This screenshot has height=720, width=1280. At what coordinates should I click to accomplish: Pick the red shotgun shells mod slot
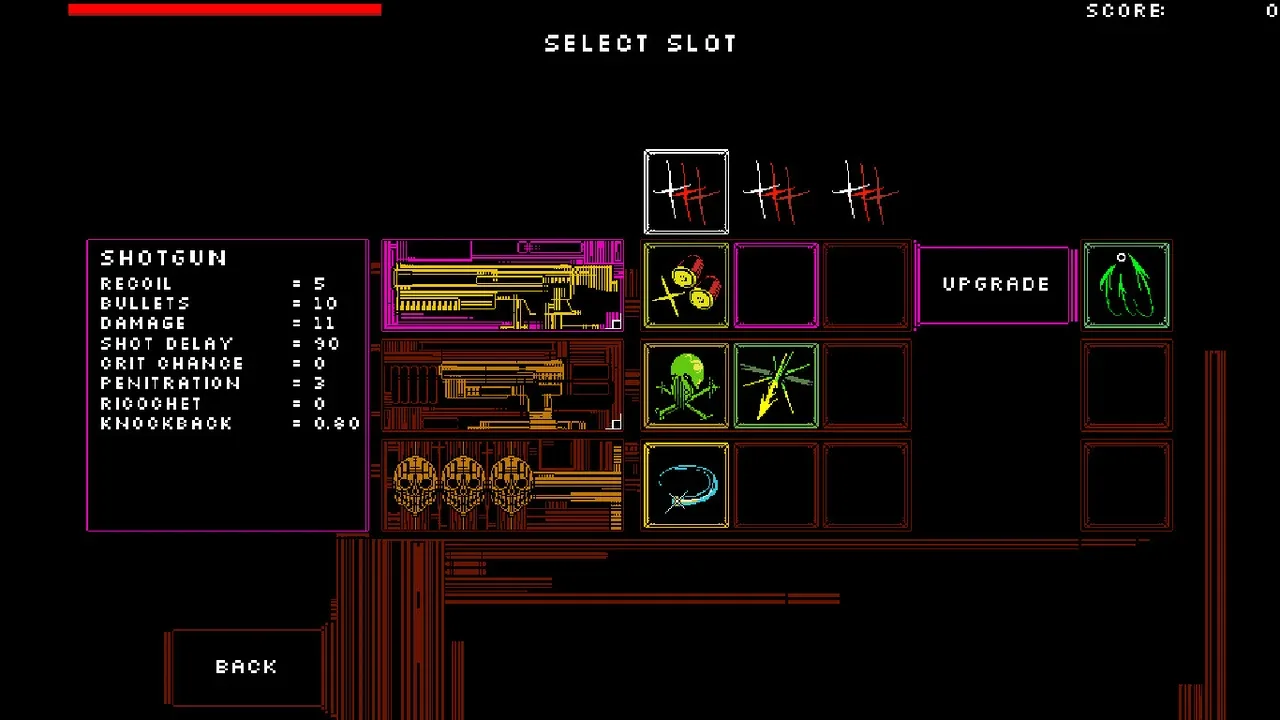(686, 285)
